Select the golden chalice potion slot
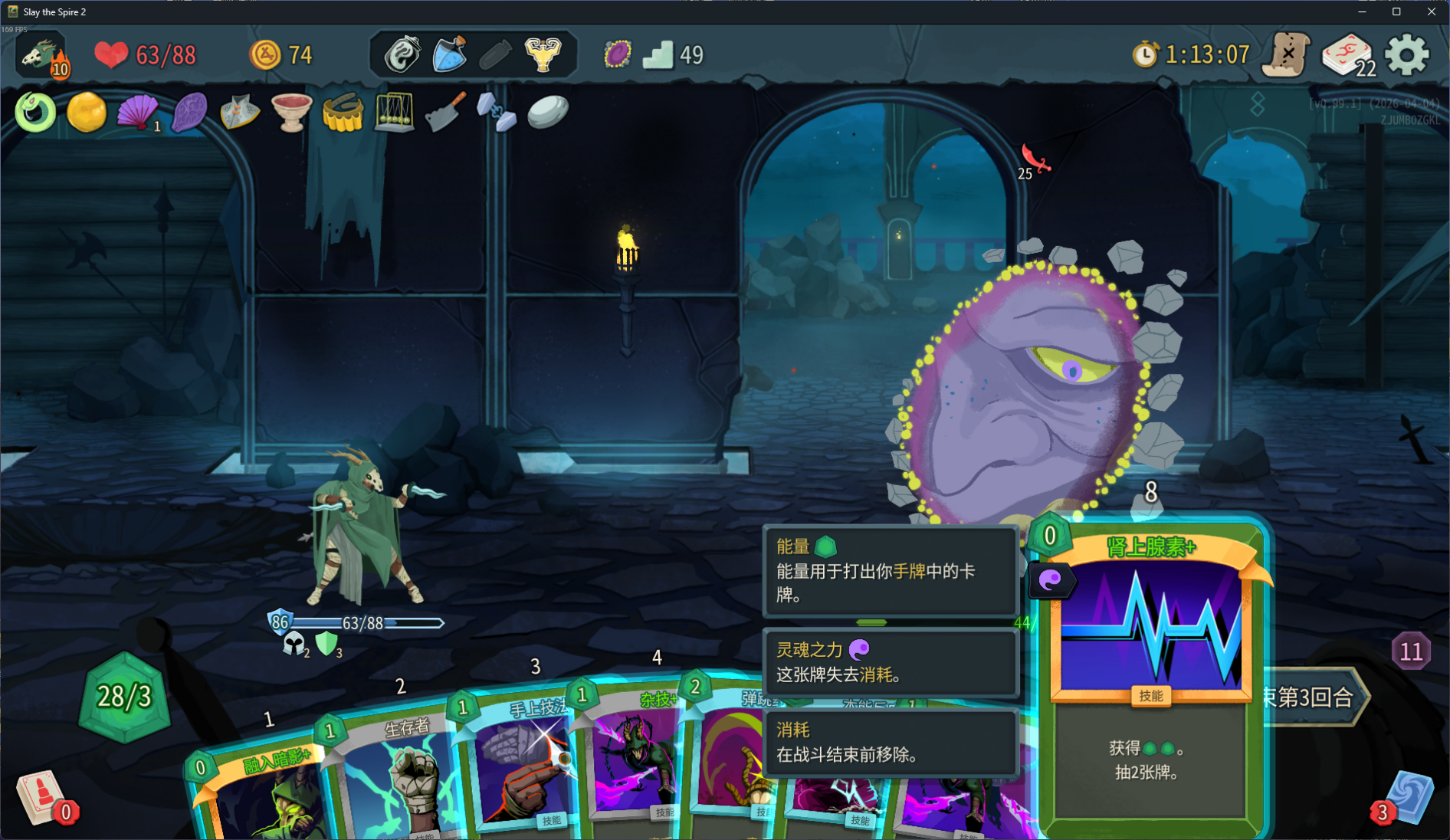This screenshot has width=1450, height=840. click(x=543, y=55)
